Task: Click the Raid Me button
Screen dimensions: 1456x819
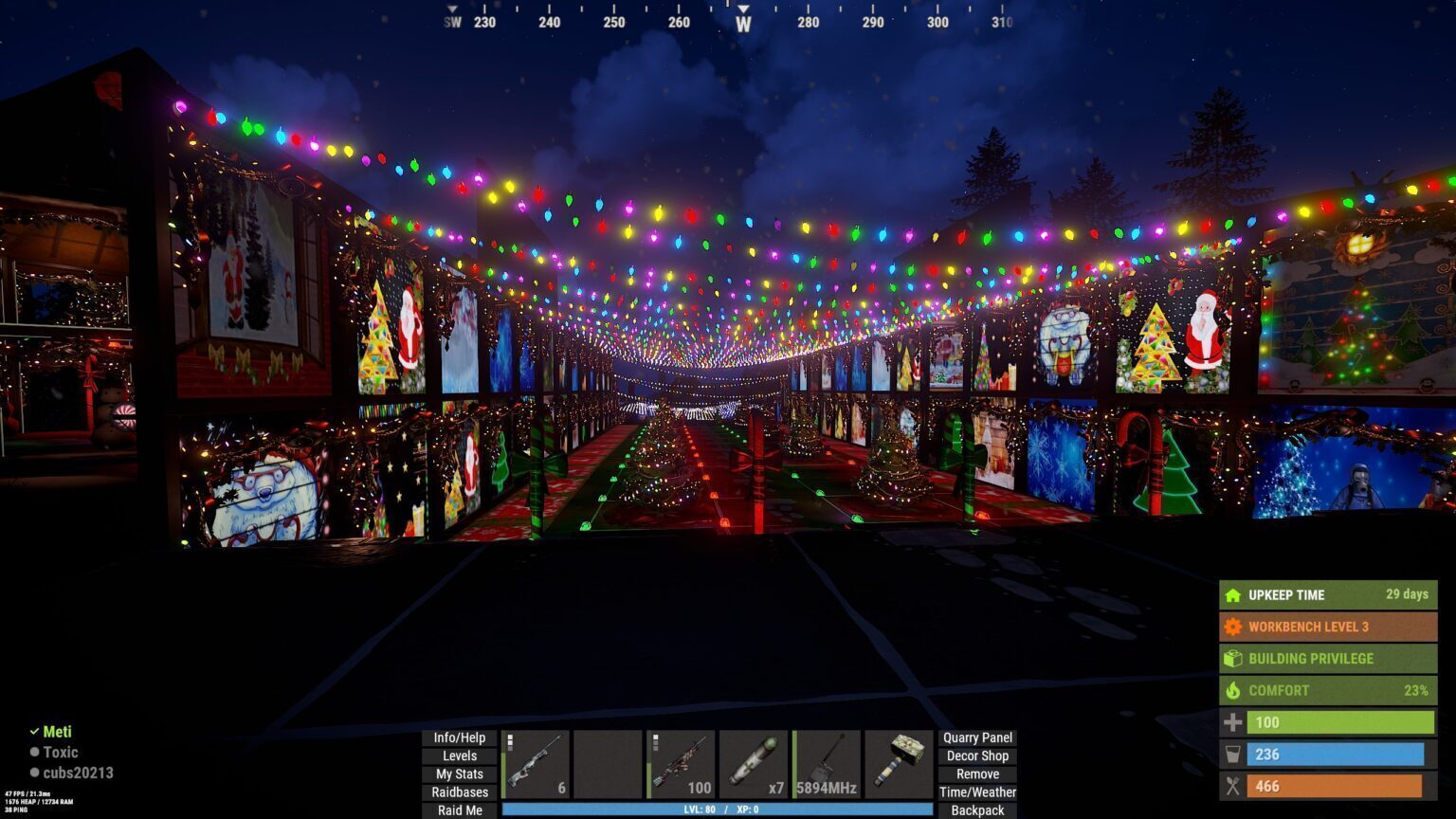Action: pos(459,810)
